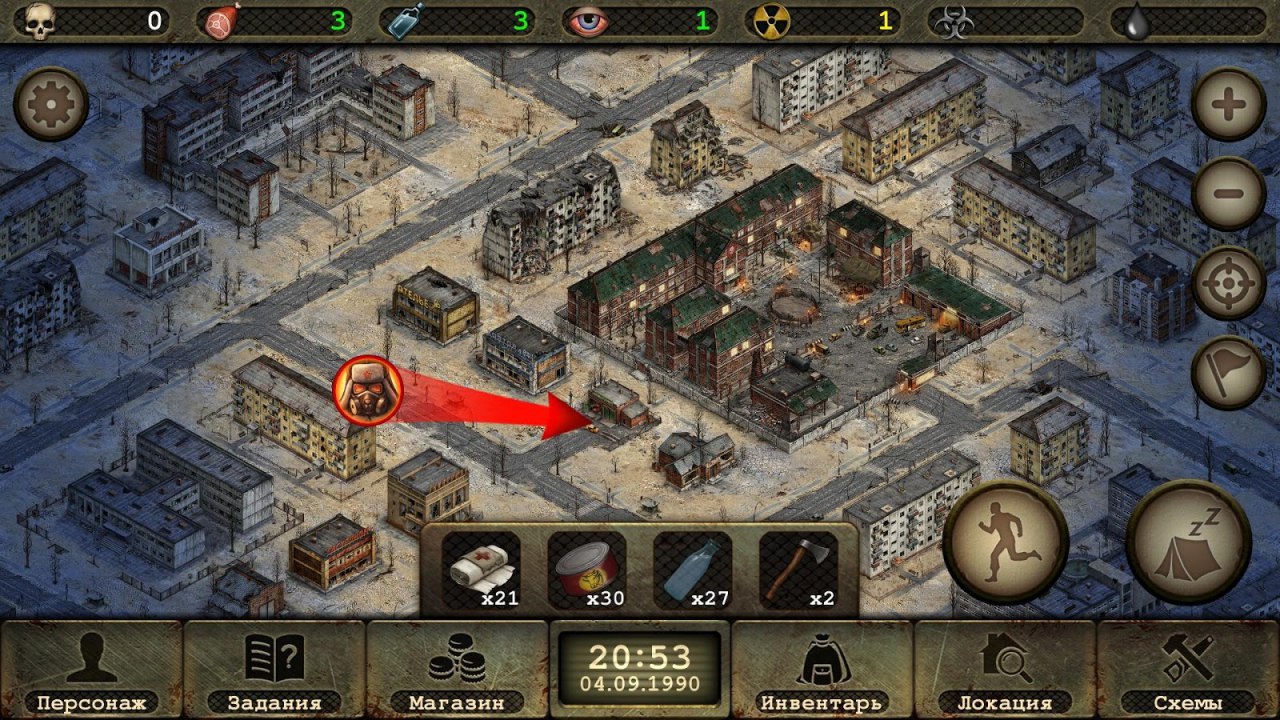This screenshot has width=1280, height=720.
Task: Choose the axe quick slot
Action: 798,571
